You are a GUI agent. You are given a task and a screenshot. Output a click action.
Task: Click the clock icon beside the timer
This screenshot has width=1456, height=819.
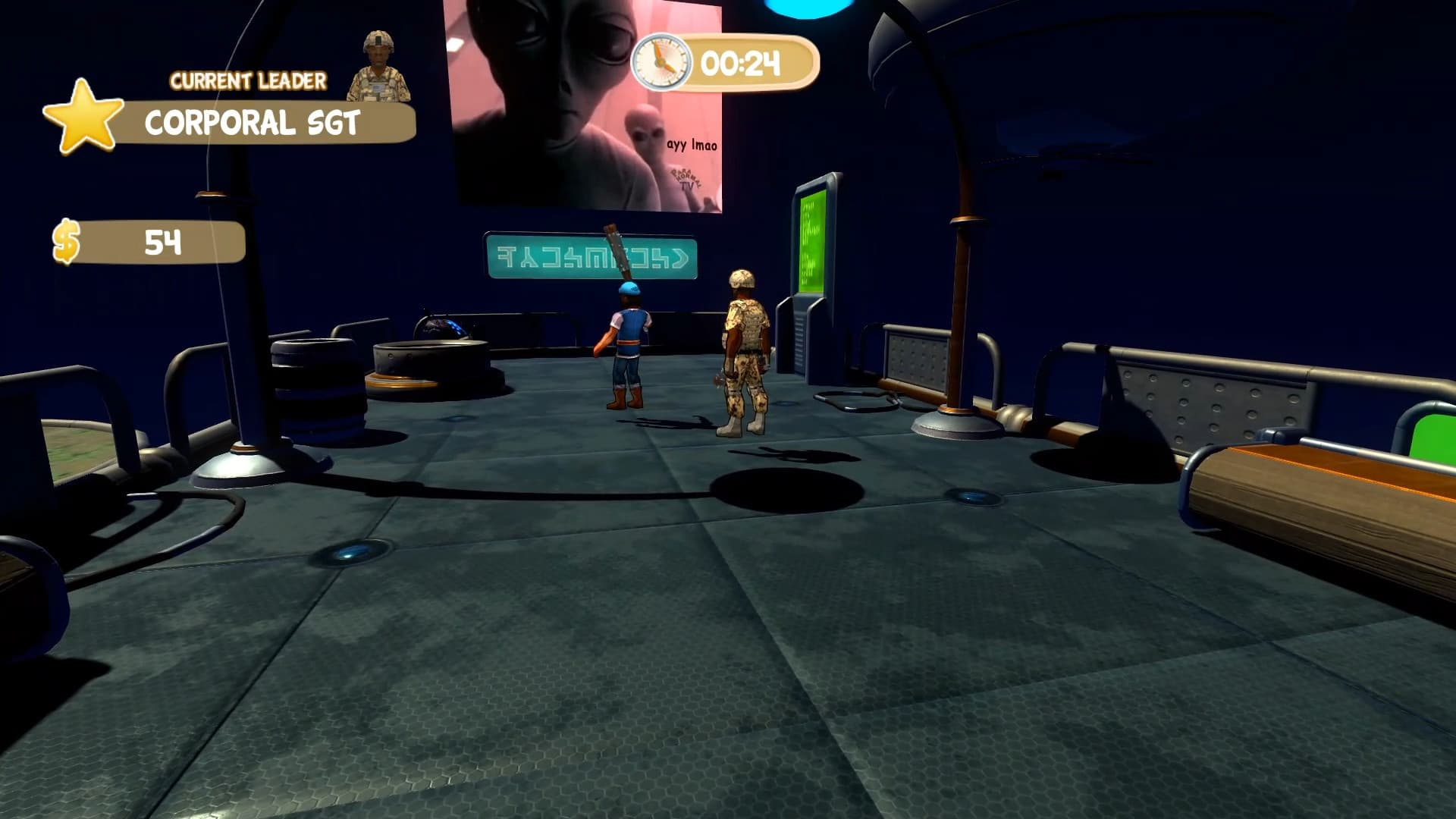(663, 64)
